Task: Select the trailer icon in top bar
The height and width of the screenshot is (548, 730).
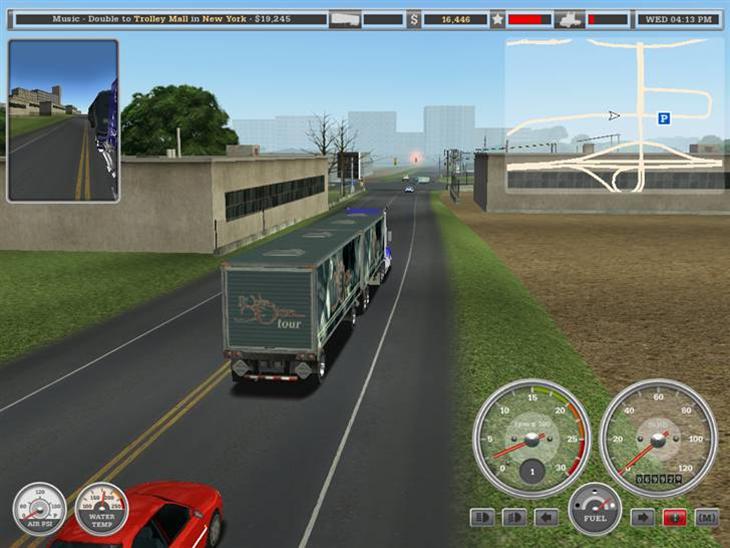Action: (x=344, y=19)
